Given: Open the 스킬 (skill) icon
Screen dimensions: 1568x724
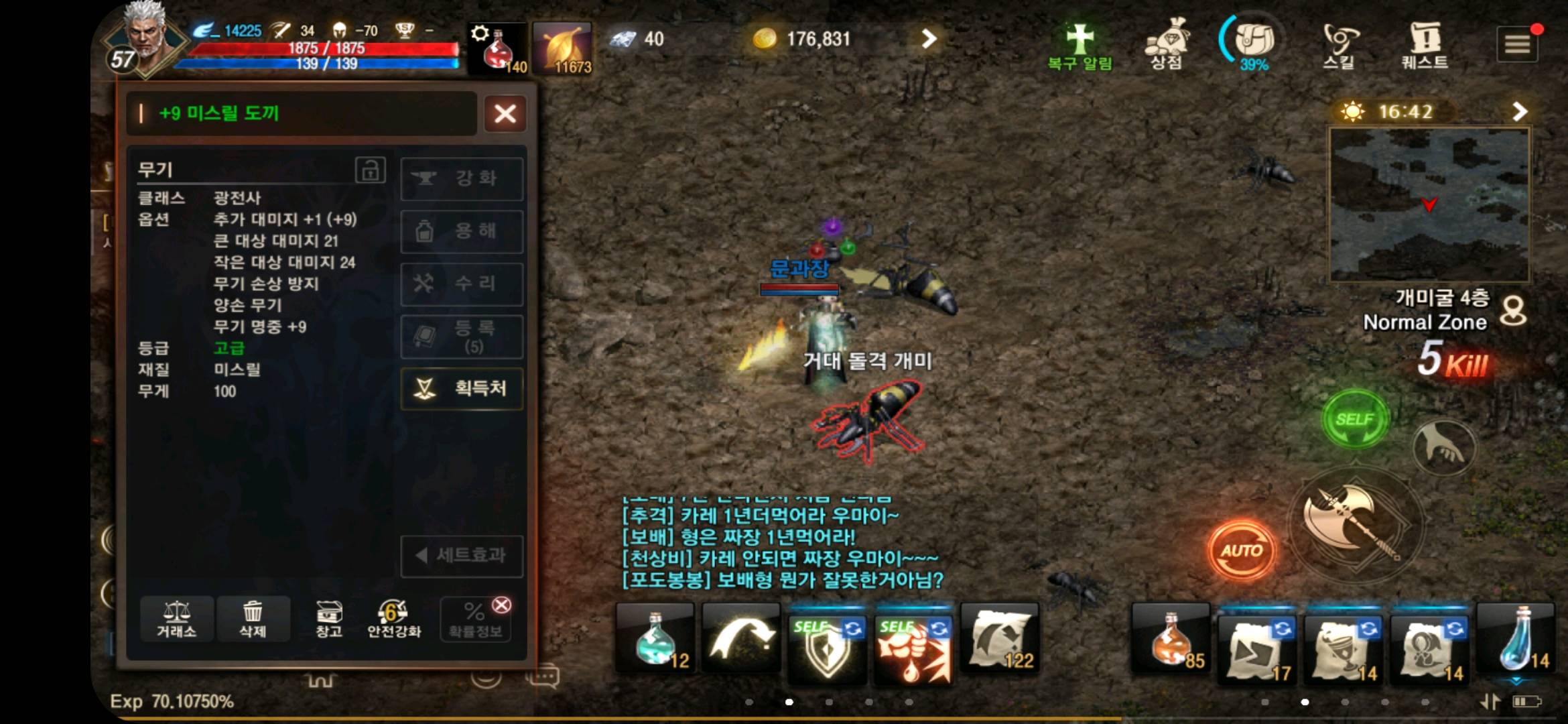Looking at the screenshot, I should [1340, 42].
